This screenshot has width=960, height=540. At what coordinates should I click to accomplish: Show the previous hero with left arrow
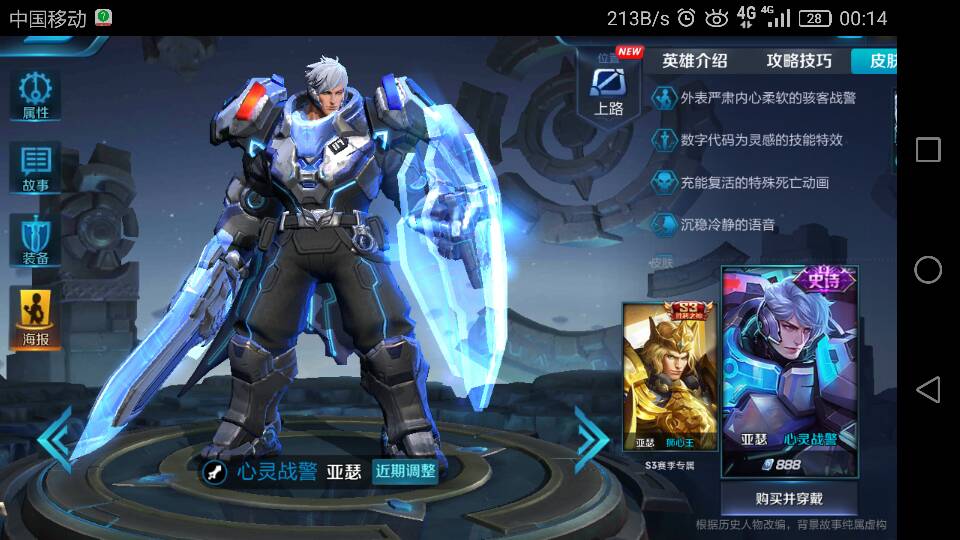pos(55,437)
